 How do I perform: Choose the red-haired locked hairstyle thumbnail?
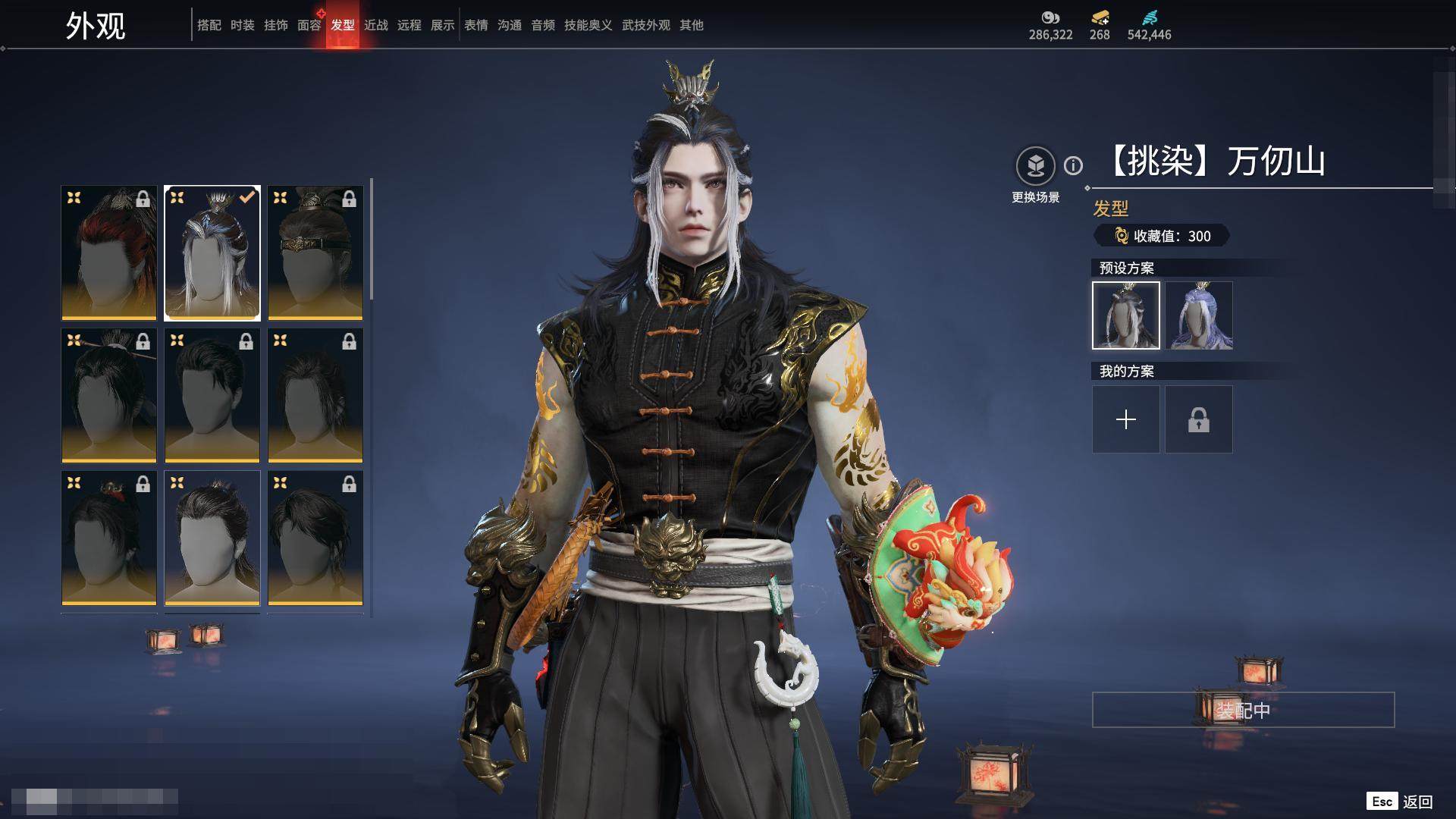[x=109, y=253]
